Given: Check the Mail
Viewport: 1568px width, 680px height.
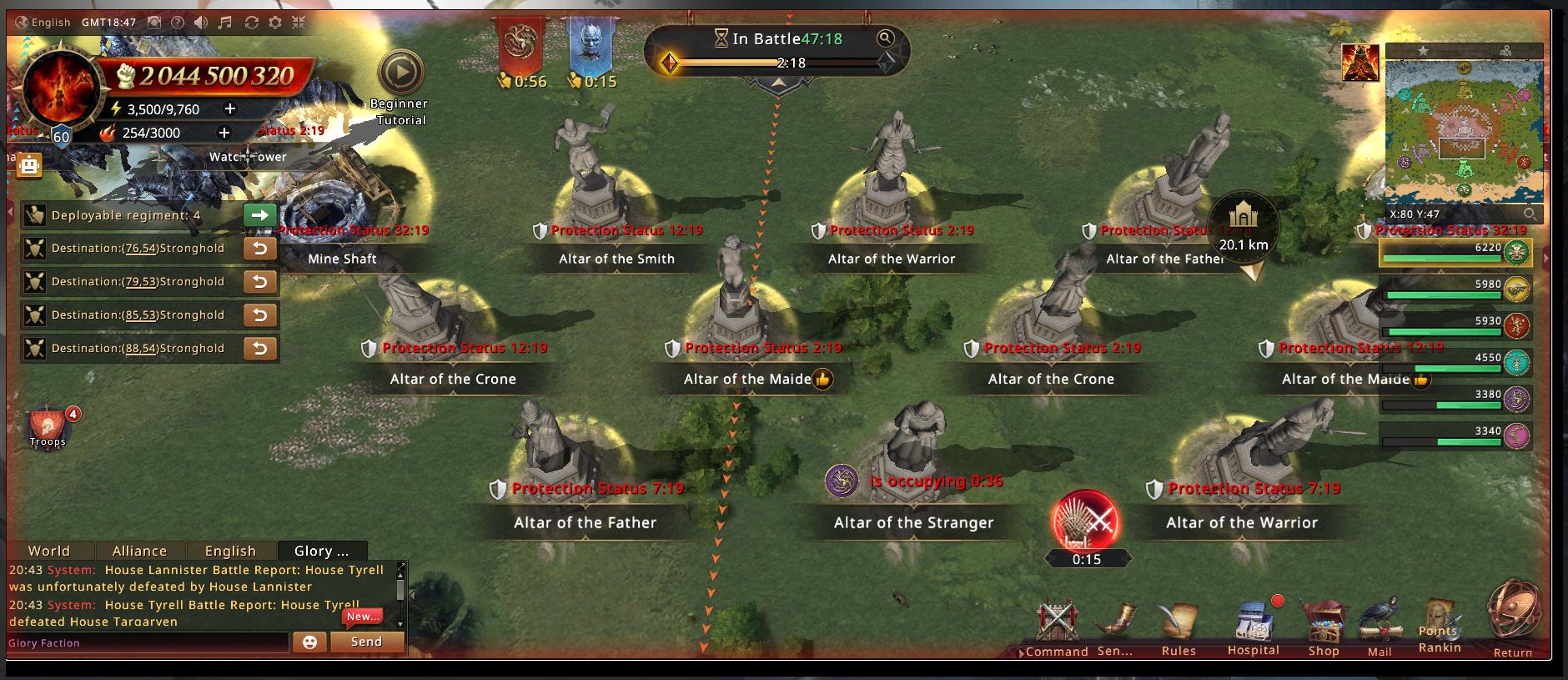Looking at the screenshot, I should pos(1380,630).
